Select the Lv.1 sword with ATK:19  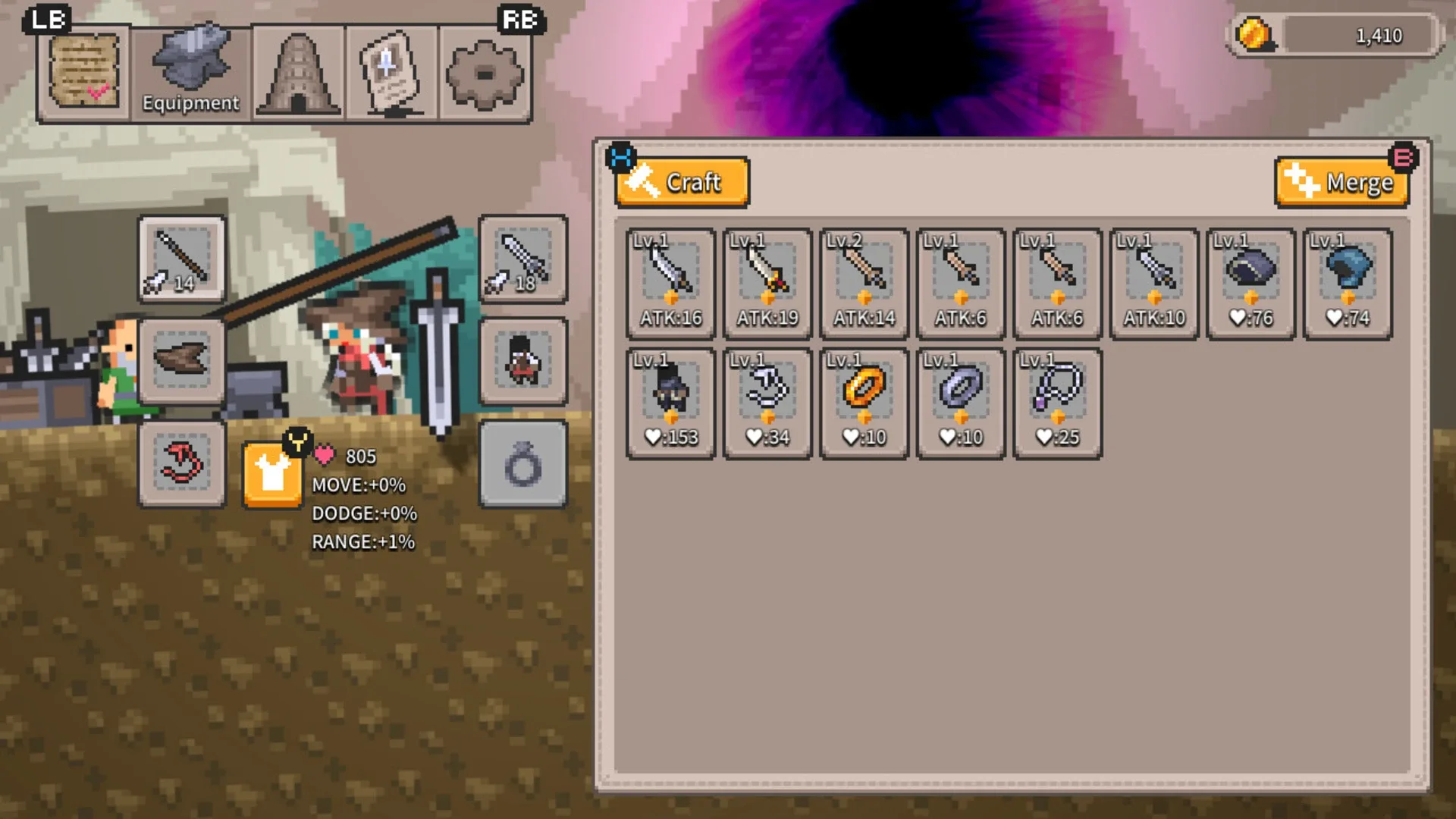point(767,281)
